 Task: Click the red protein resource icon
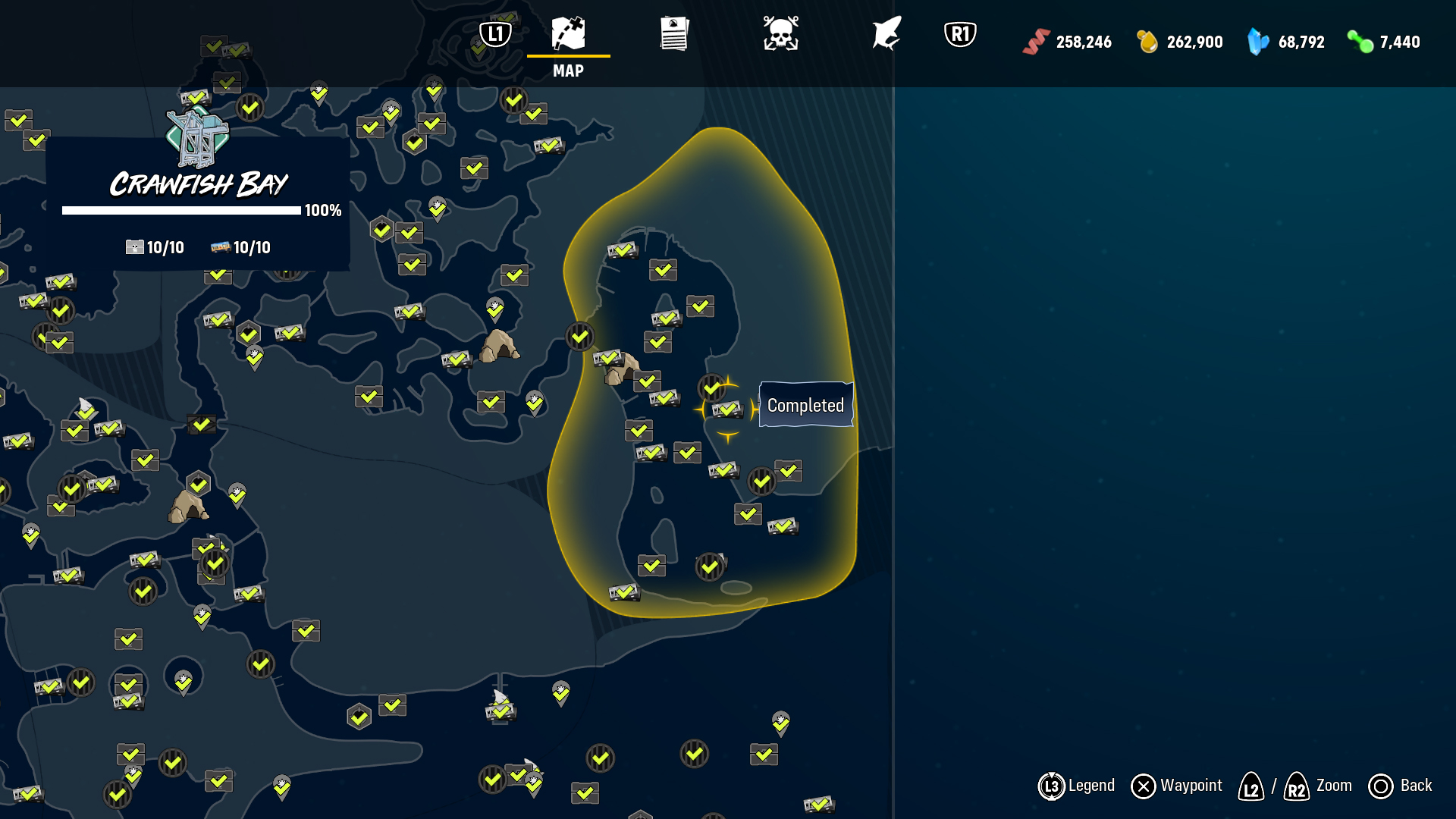(1036, 42)
